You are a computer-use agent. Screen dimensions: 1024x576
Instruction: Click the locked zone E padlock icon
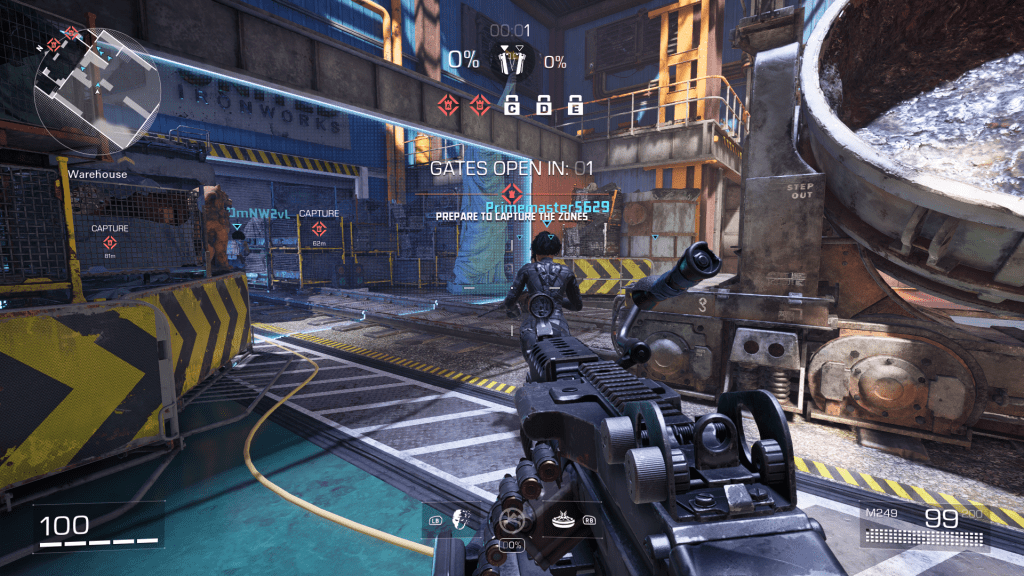[575, 103]
